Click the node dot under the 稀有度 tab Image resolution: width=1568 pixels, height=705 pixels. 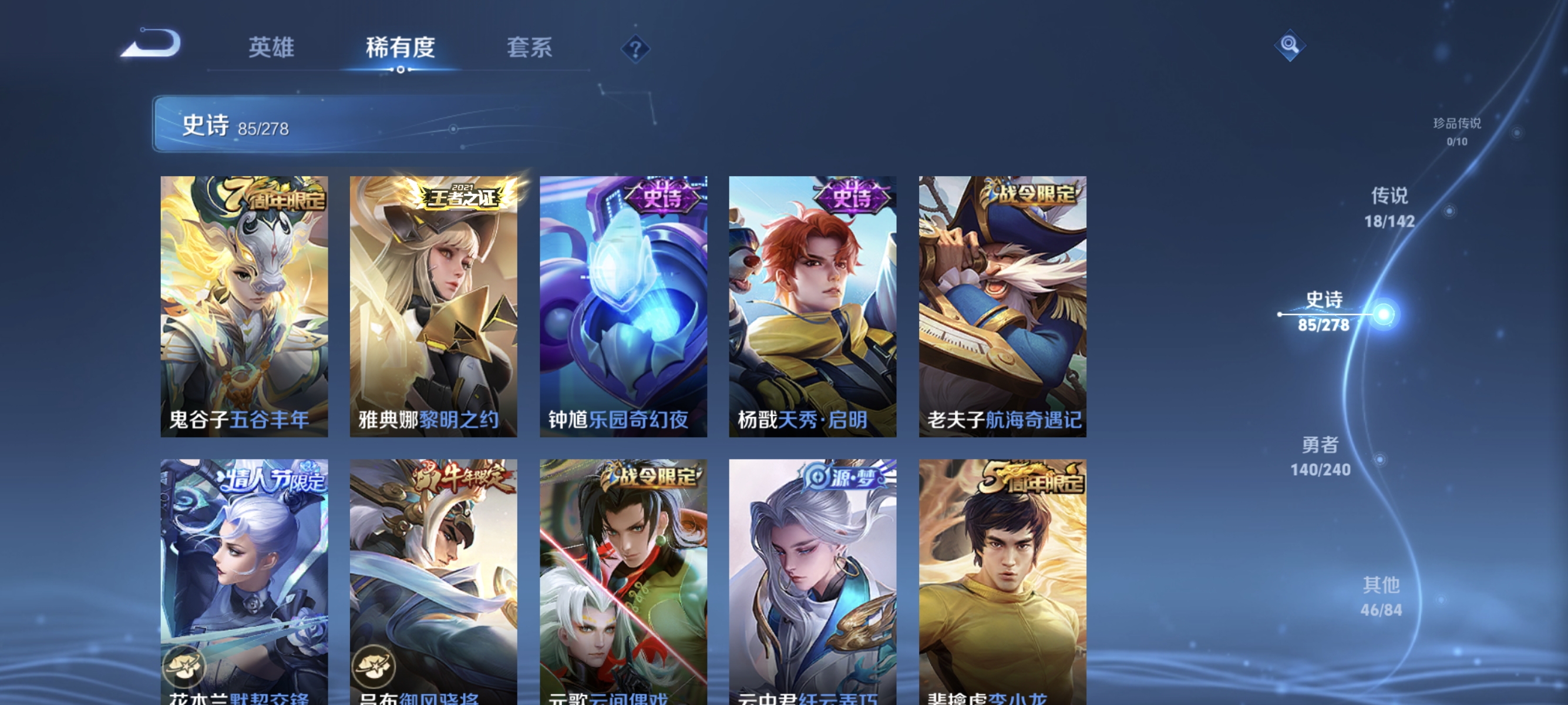click(x=401, y=69)
